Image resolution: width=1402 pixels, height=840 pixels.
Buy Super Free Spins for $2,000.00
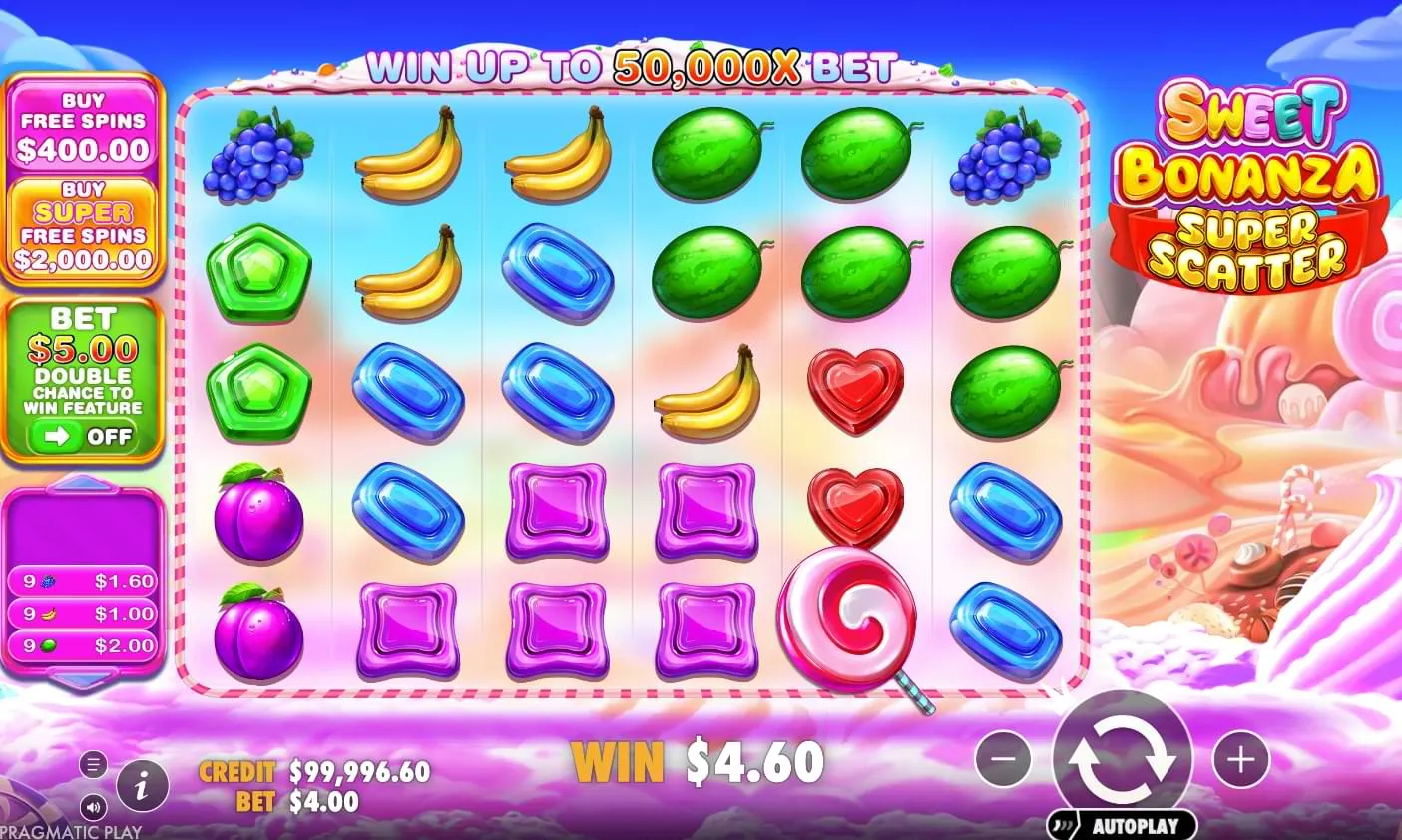[83, 225]
